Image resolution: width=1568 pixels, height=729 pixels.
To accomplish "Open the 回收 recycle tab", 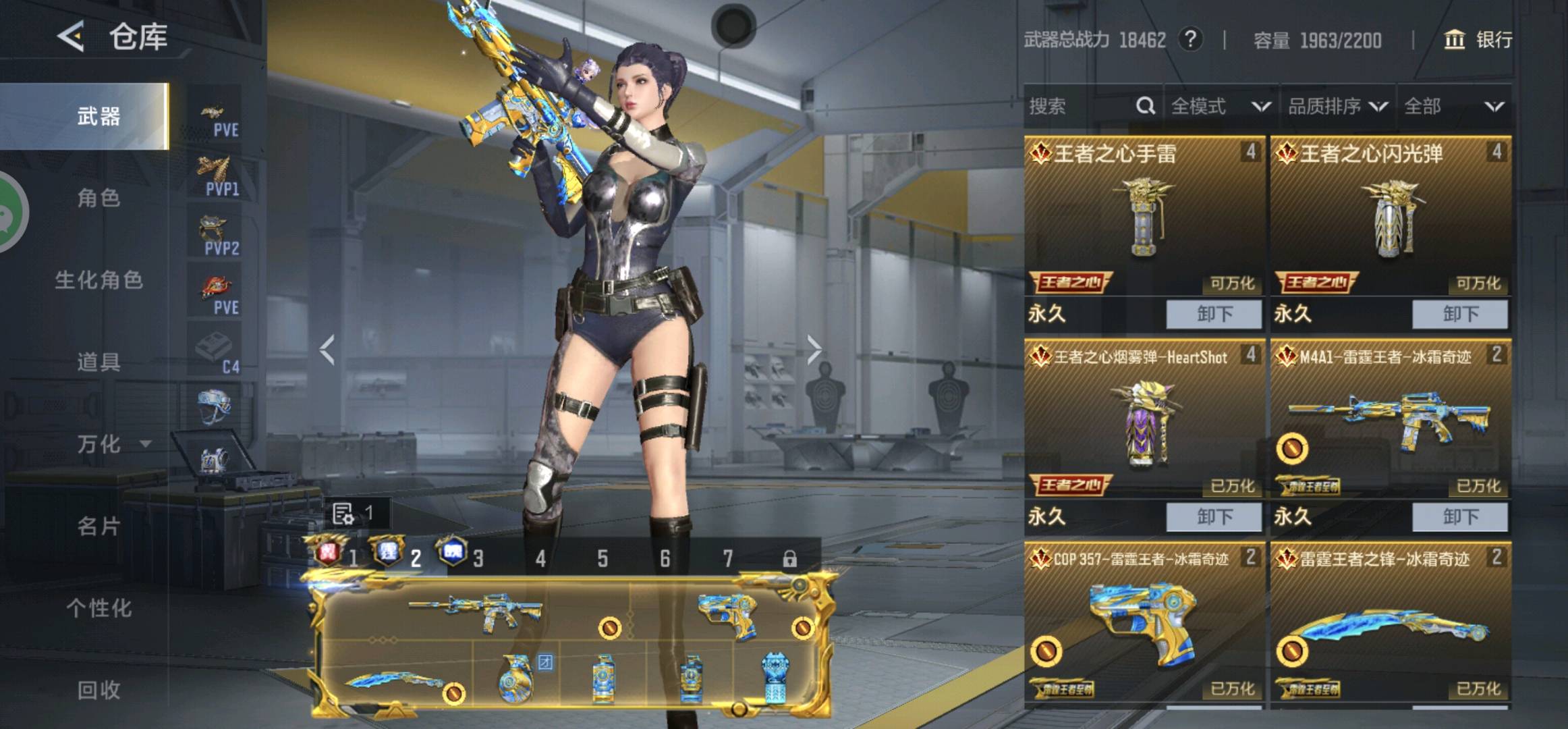I will click(99, 690).
